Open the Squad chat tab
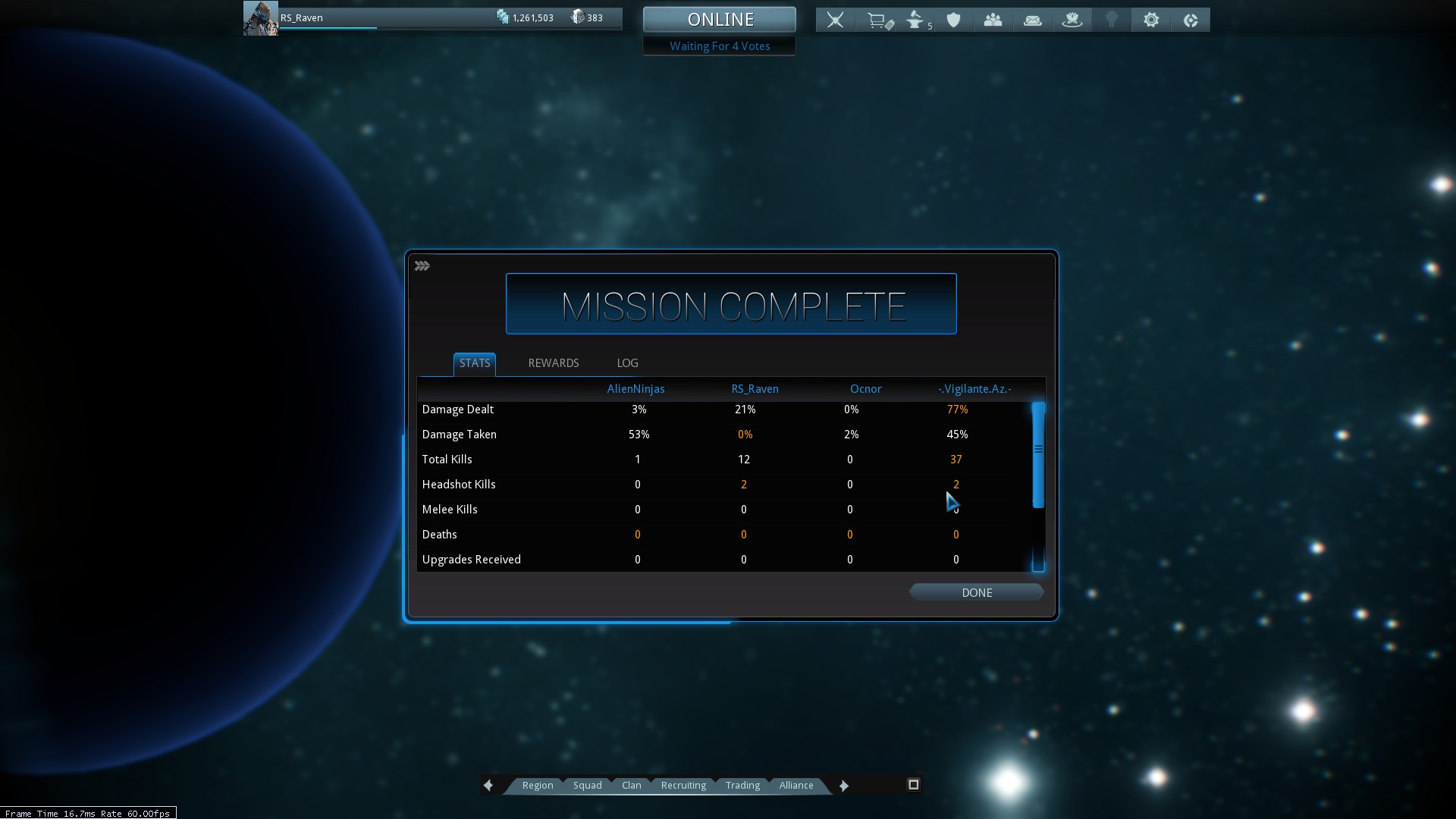Viewport: 1456px width, 819px height. [587, 786]
